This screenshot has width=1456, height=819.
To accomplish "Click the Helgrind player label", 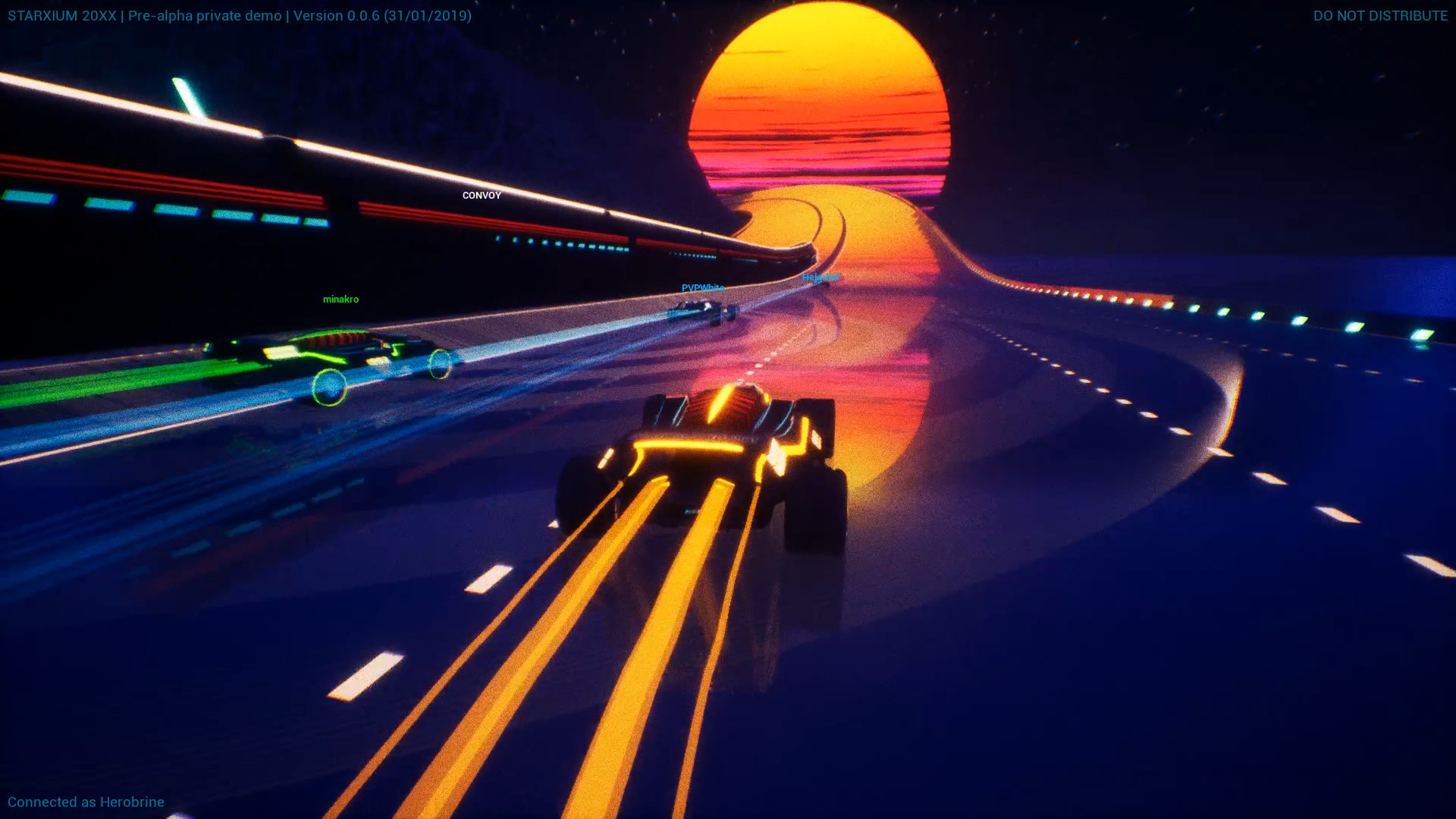I will tap(821, 278).
